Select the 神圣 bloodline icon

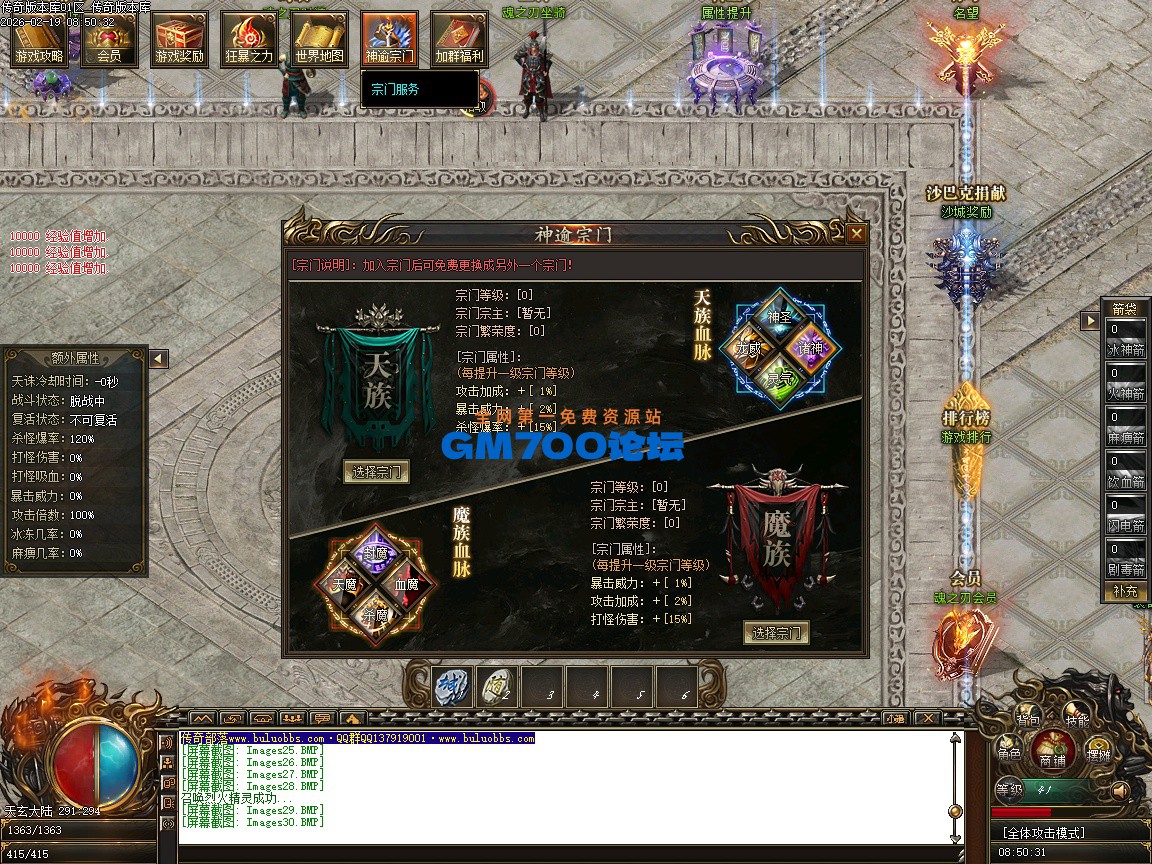[779, 317]
